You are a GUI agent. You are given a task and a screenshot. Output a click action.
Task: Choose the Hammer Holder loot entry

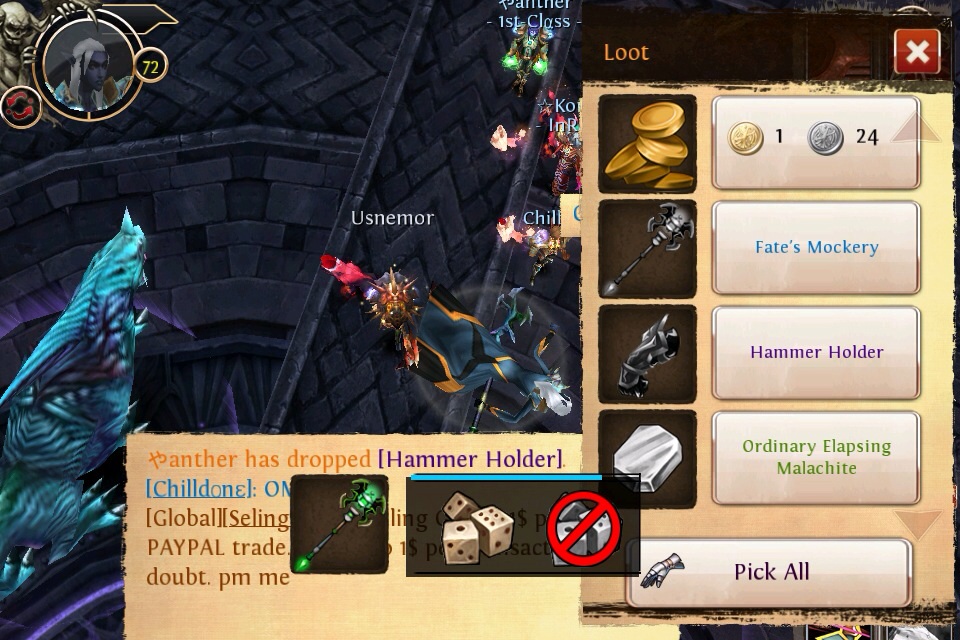point(815,352)
